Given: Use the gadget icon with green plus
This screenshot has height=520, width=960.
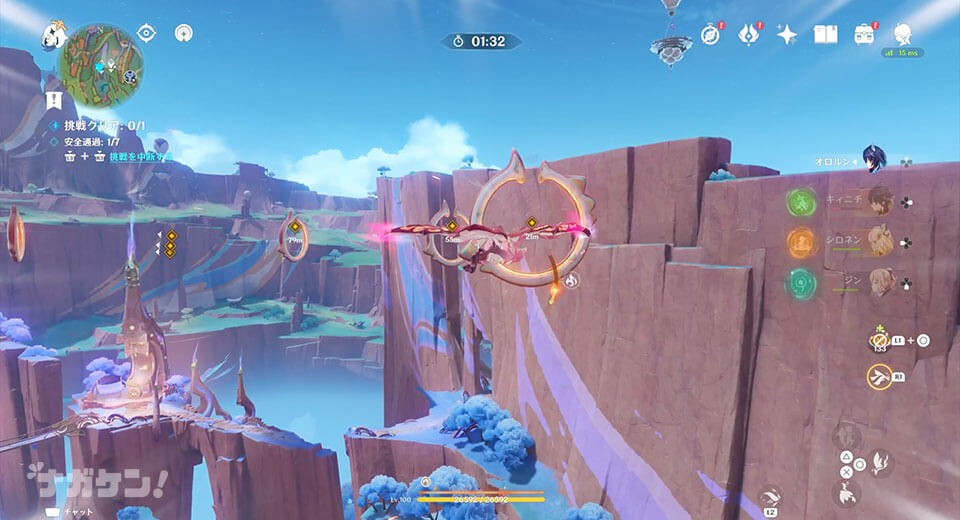Looking at the screenshot, I should pyautogui.click(x=880, y=340).
